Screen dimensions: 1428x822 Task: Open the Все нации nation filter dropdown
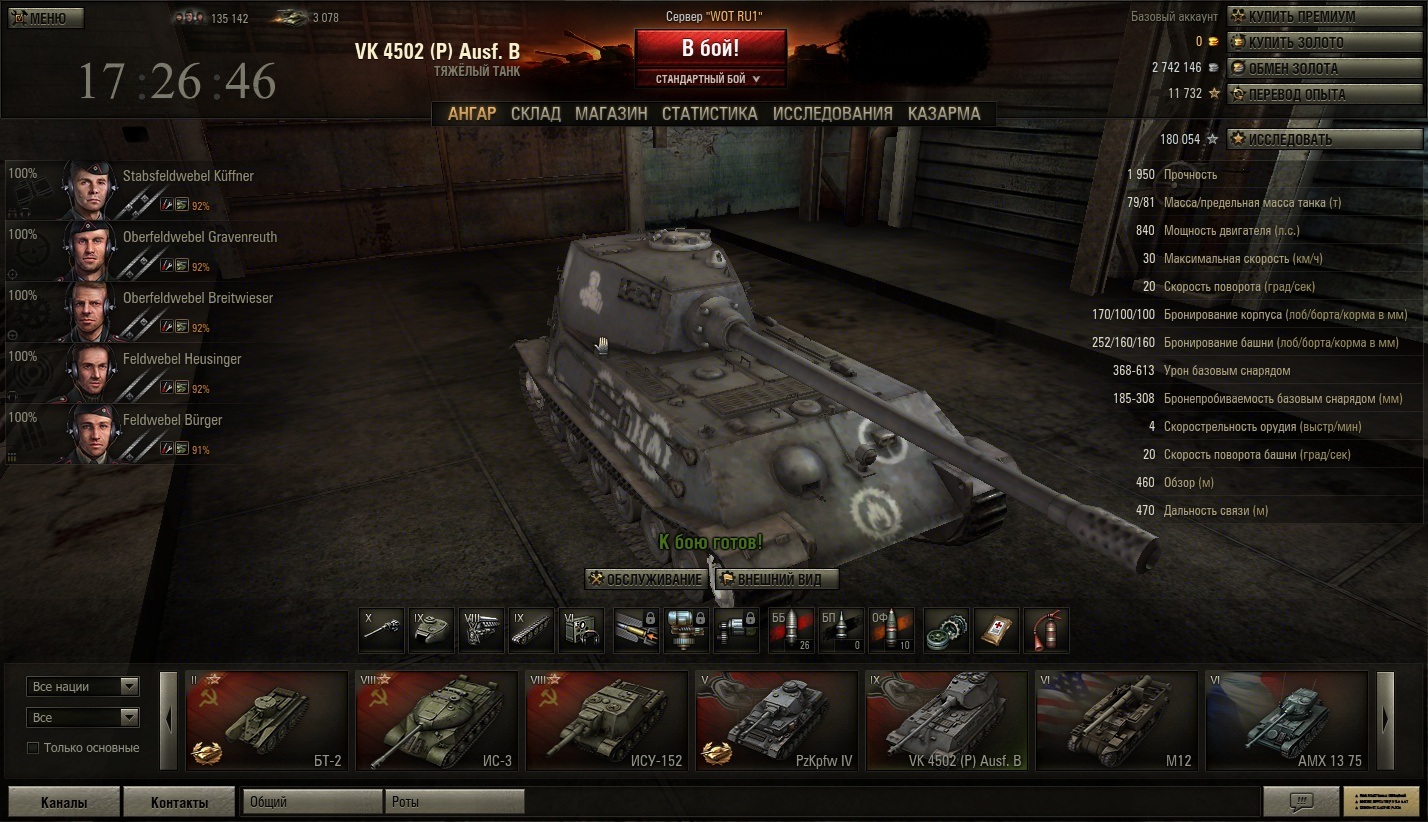[83, 687]
